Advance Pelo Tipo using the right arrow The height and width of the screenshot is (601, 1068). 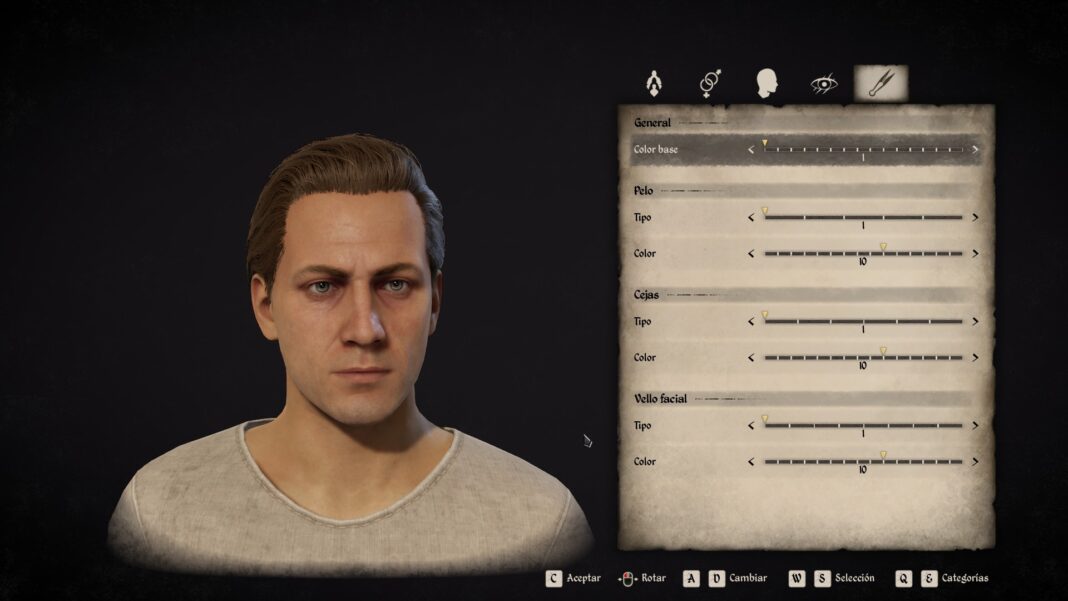(x=975, y=217)
